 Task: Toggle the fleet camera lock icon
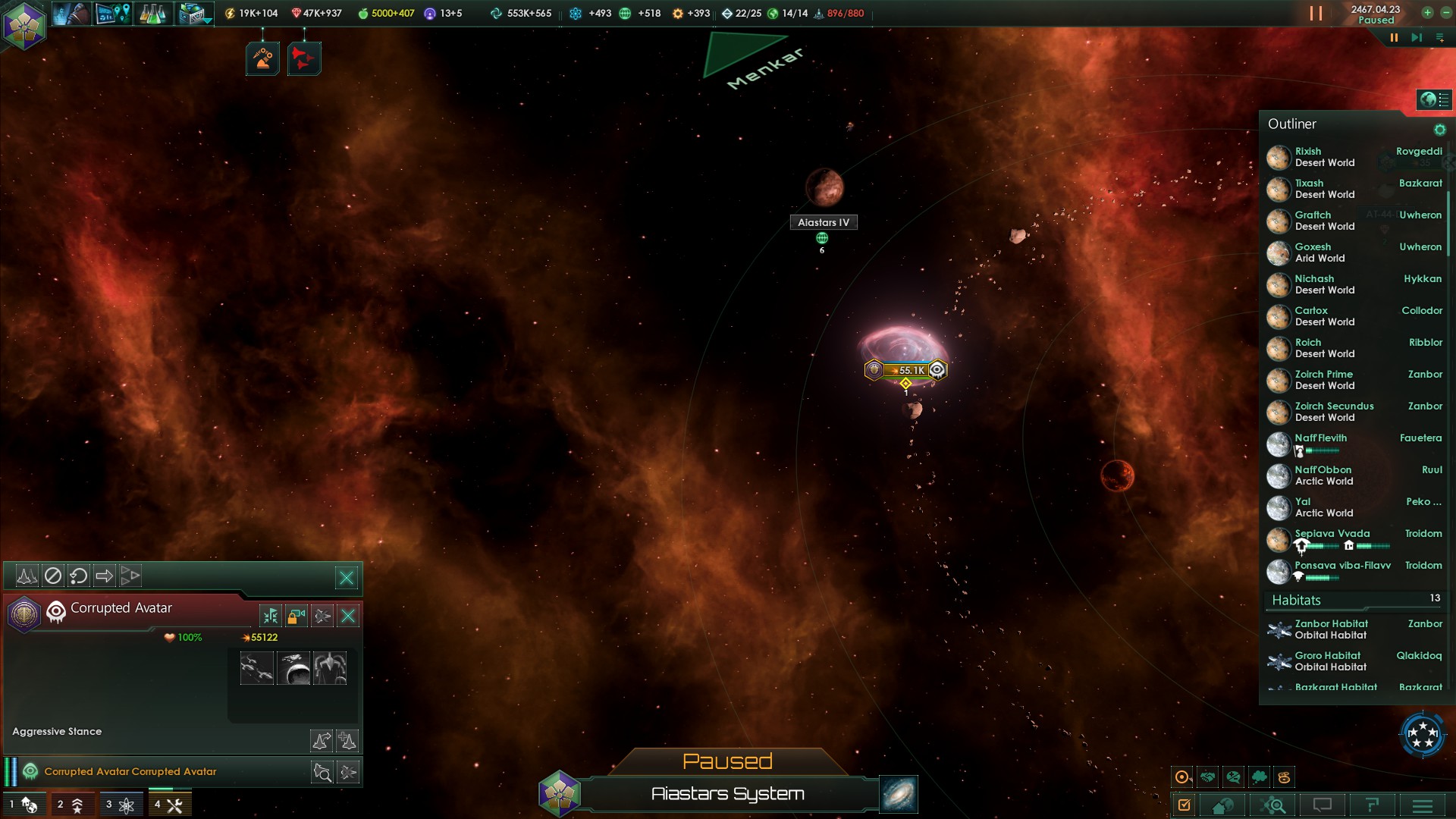(x=297, y=615)
